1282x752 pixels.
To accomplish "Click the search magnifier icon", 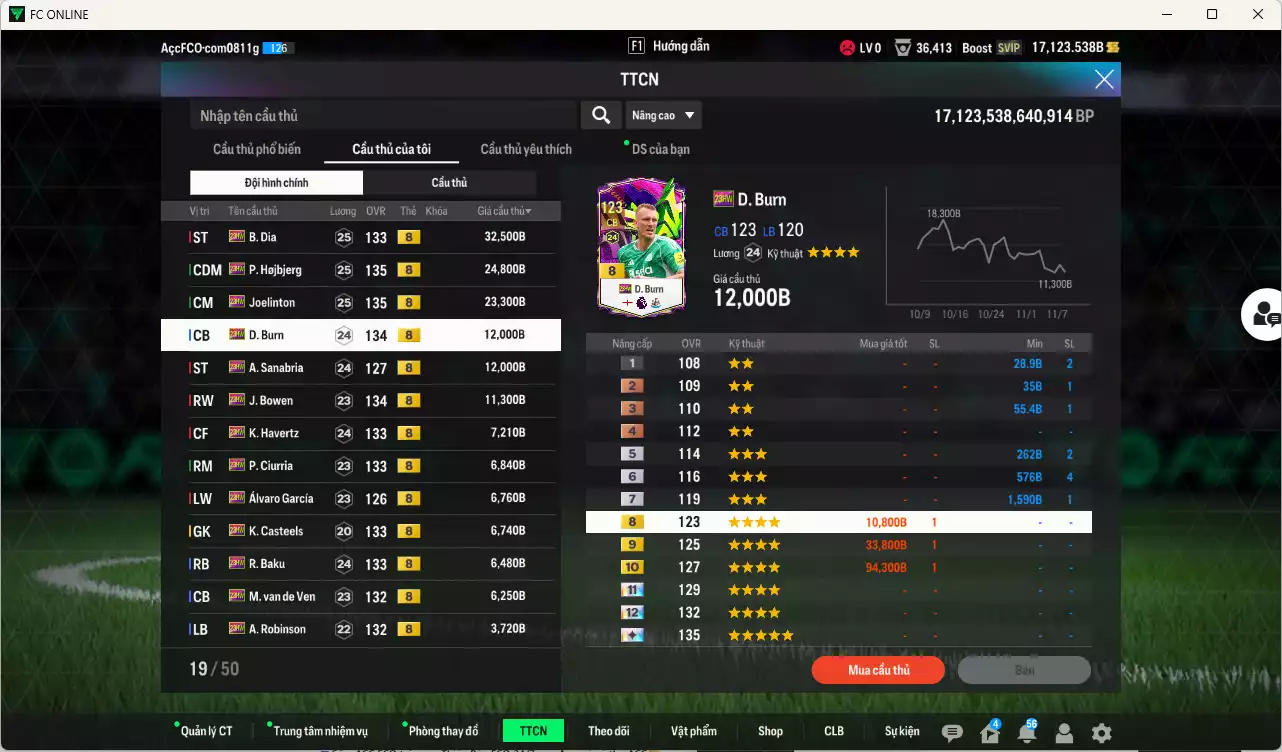I will tap(600, 115).
